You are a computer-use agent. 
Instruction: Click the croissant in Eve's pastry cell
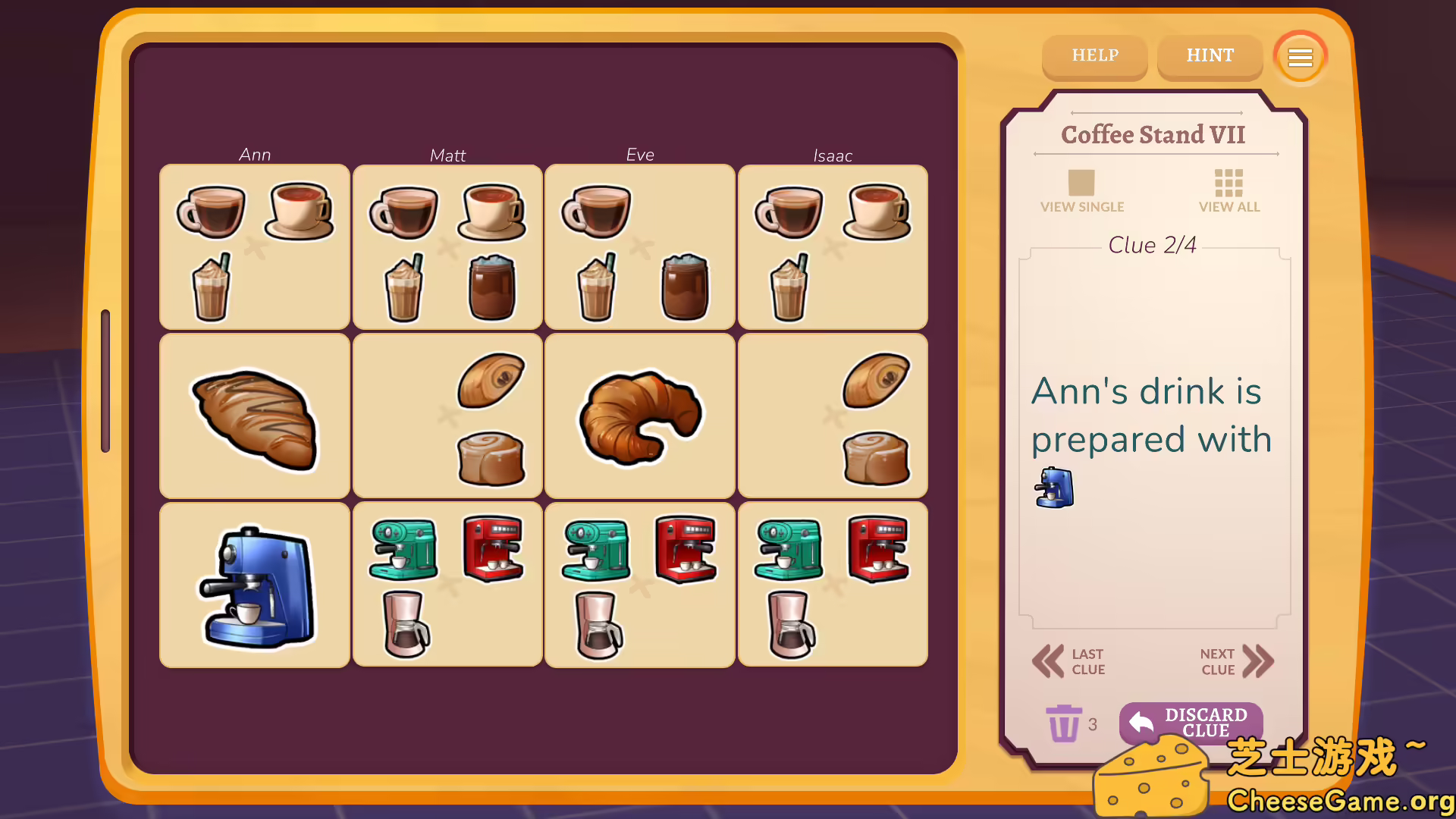[x=639, y=416]
